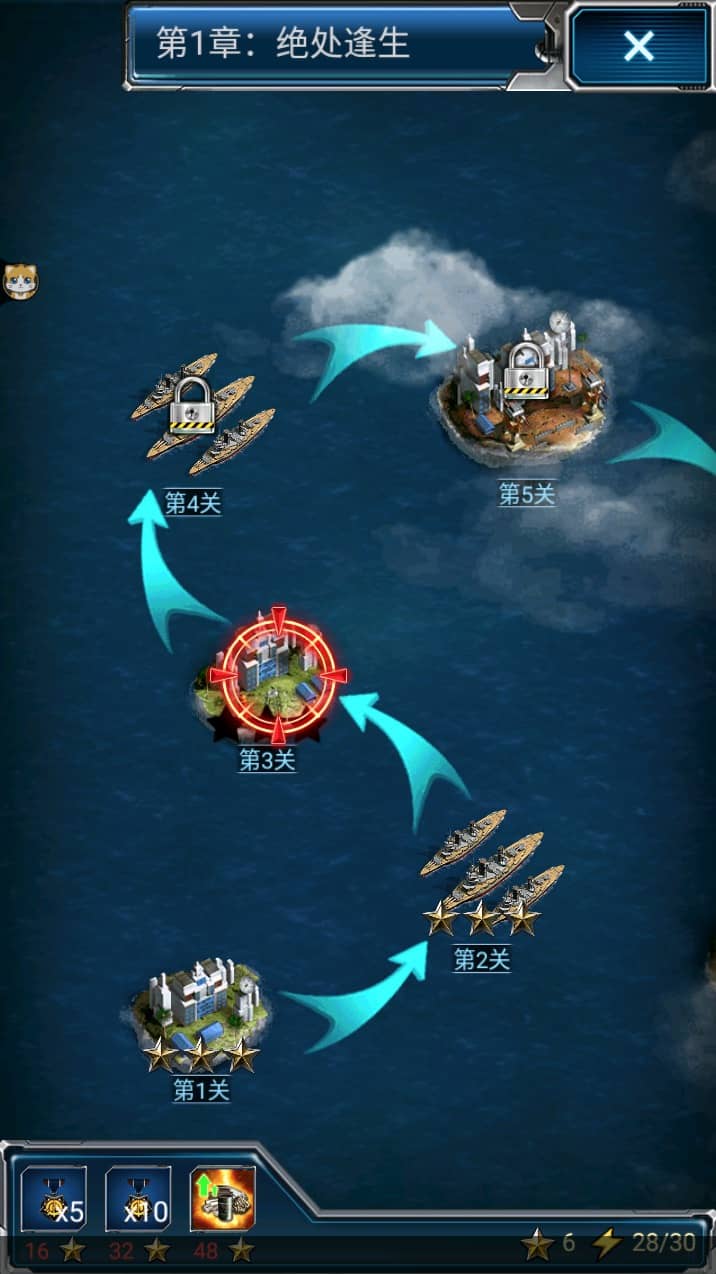This screenshot has height=1274, width=716.
Task: Claim the x10 medal star reward
Action: click(x=137, y=1199)
